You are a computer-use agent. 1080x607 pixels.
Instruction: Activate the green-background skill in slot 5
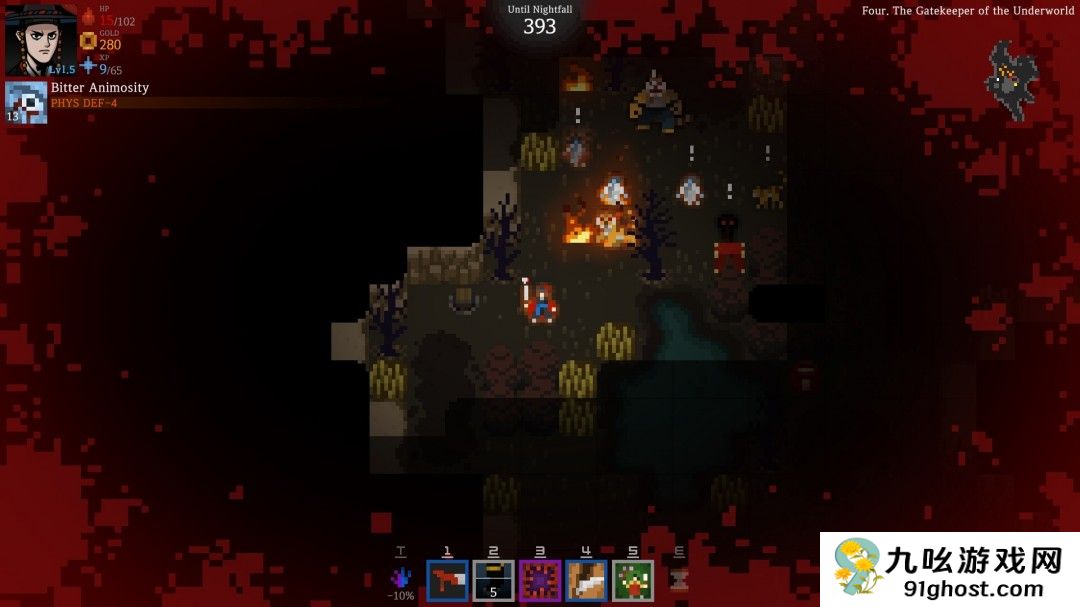tap(633, 580)
